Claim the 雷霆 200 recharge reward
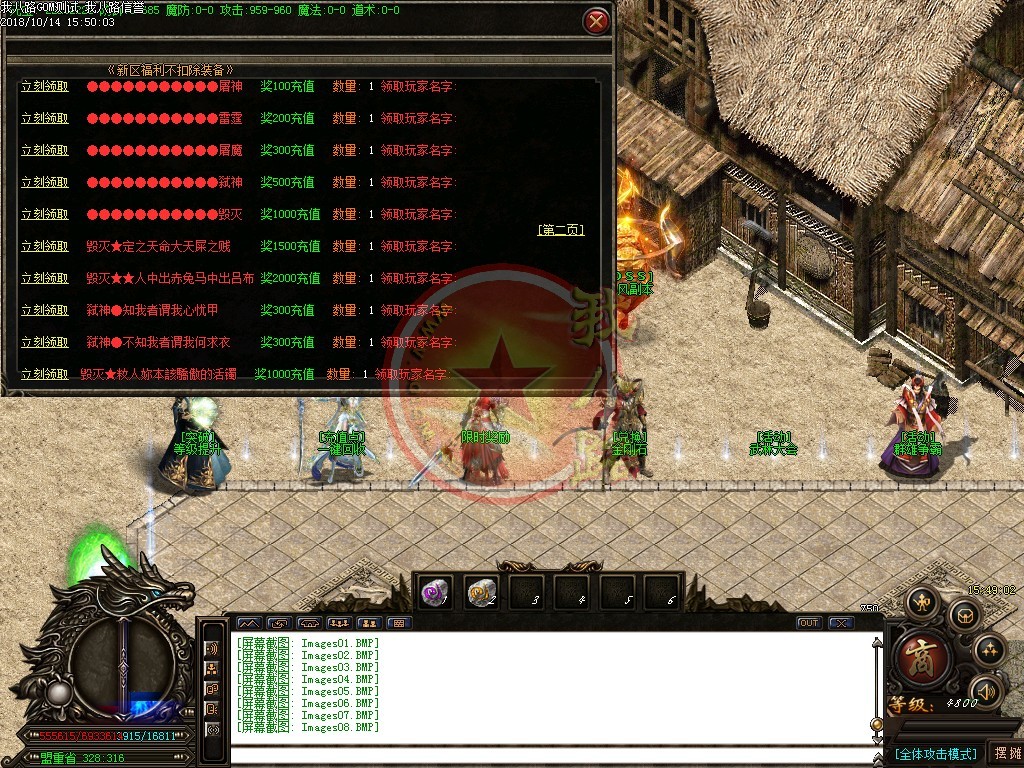1024x768 pixels. [45, 119]
